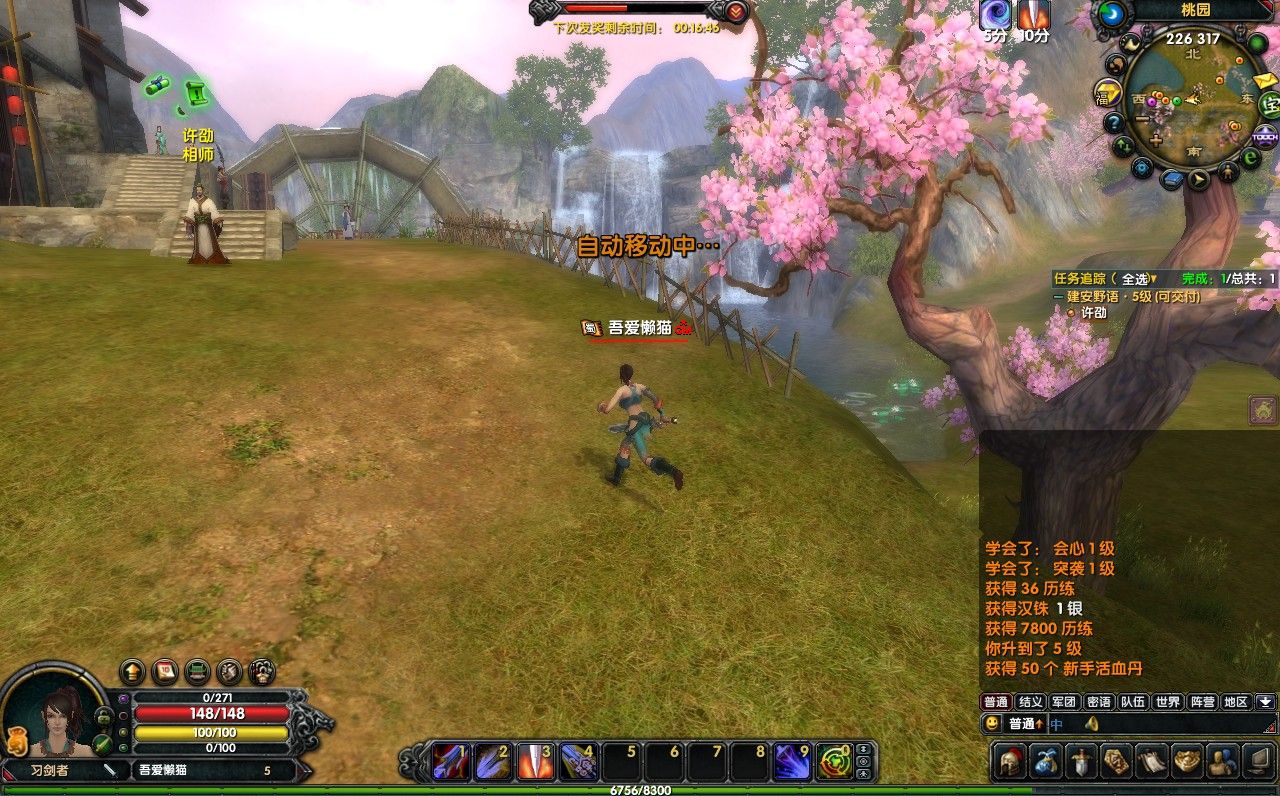Screen dimensions: 1280x796
Task: Open the computer monitor system menu
Action: coord(1257,761)
